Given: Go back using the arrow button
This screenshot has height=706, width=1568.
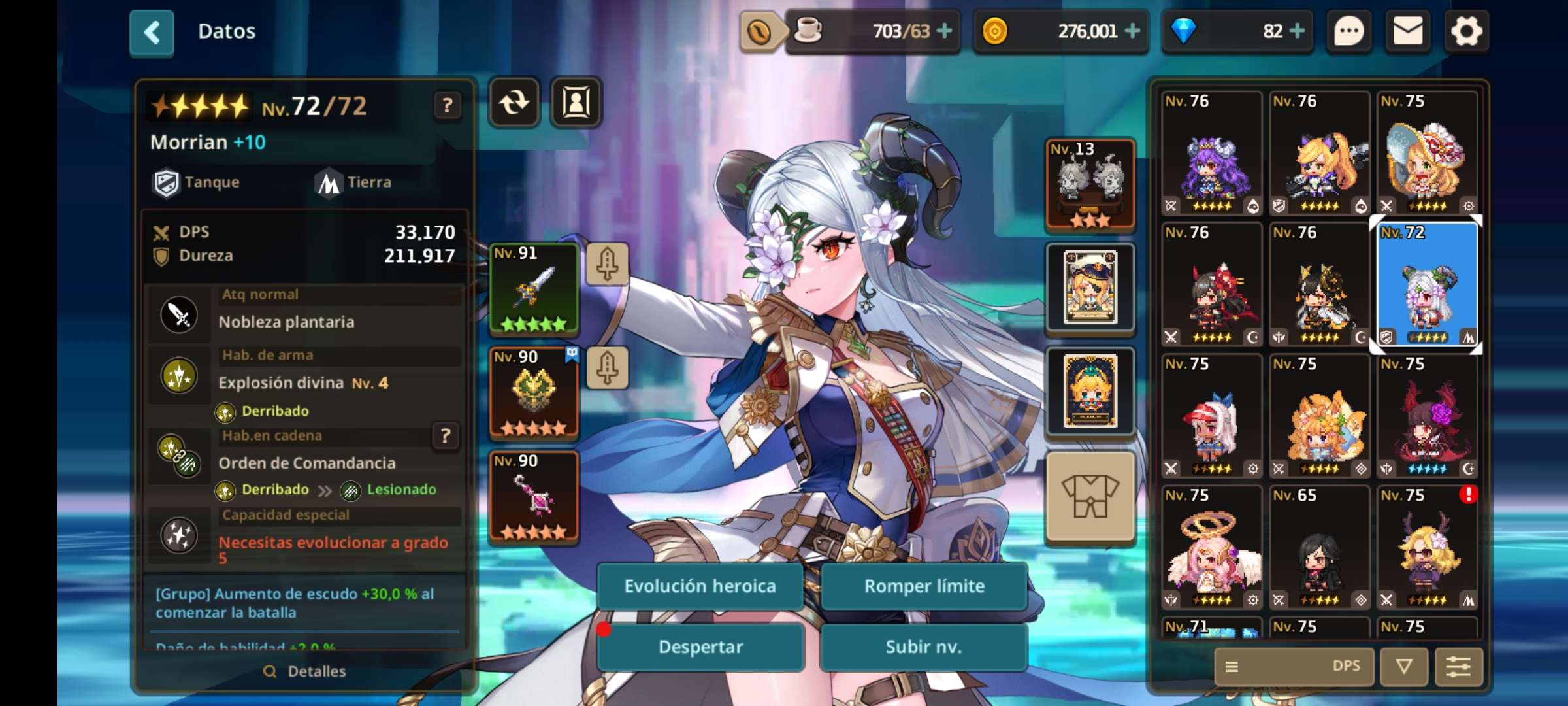Looking at the screenshot, I should [152, 32].
